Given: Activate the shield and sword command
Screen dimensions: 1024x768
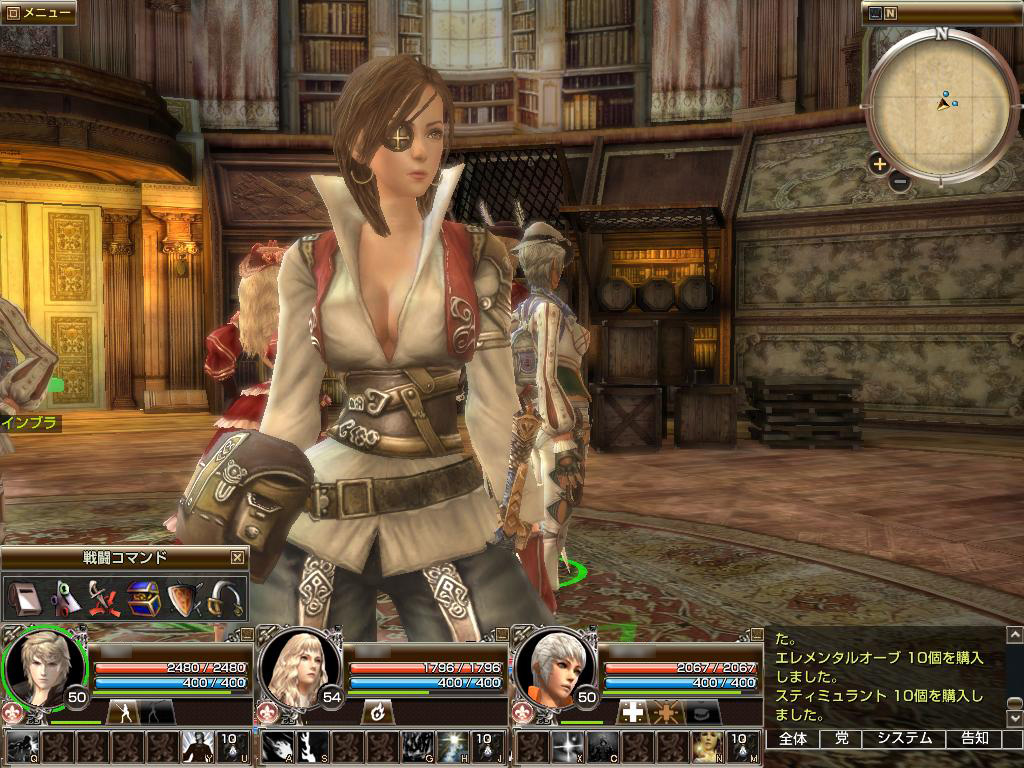Looking at the screenshot, I should [183, 598].
